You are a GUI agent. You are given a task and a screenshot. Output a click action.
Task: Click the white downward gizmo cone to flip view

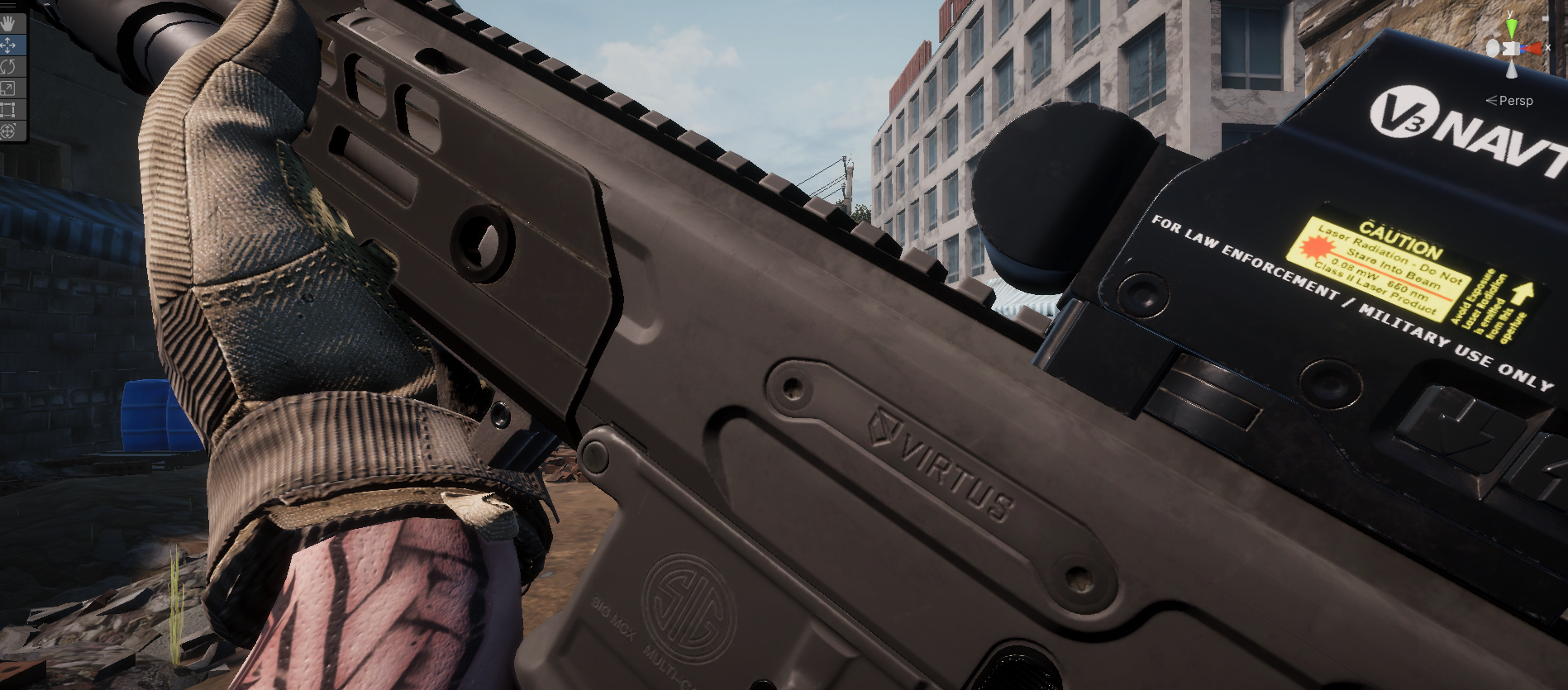[1512, 70]
